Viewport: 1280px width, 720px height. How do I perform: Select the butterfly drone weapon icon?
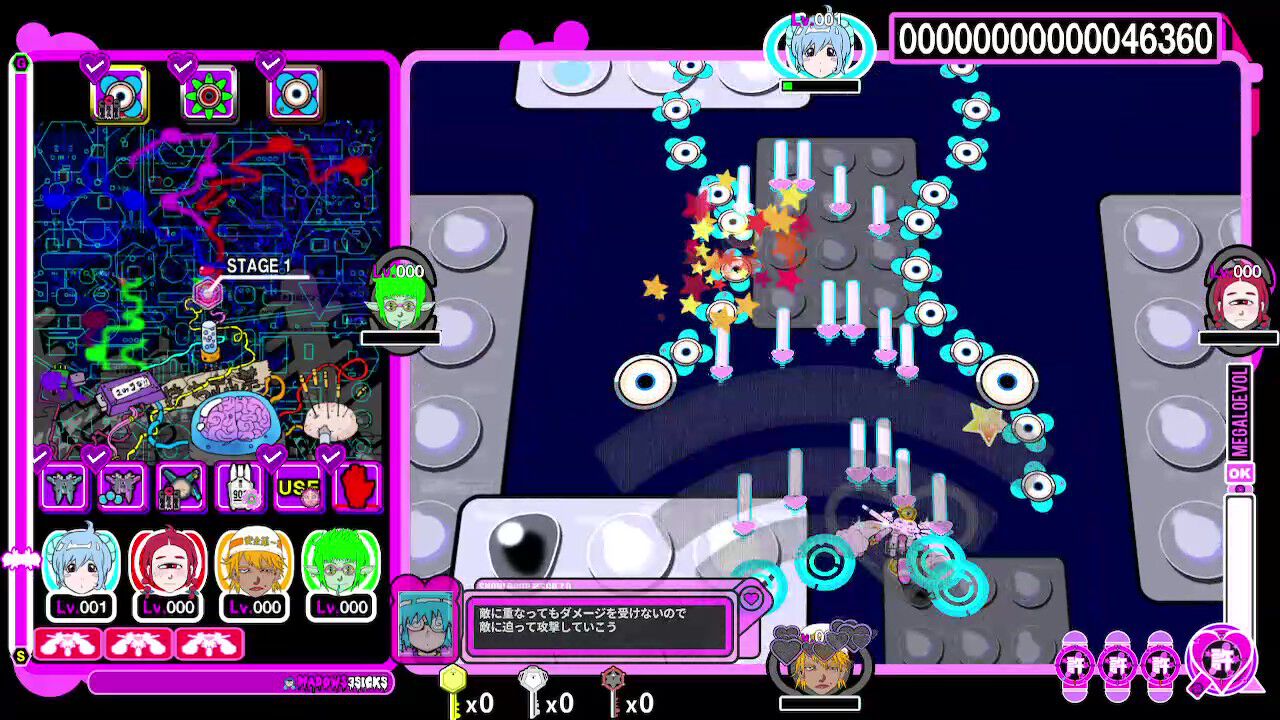click(x=63, y=488)
